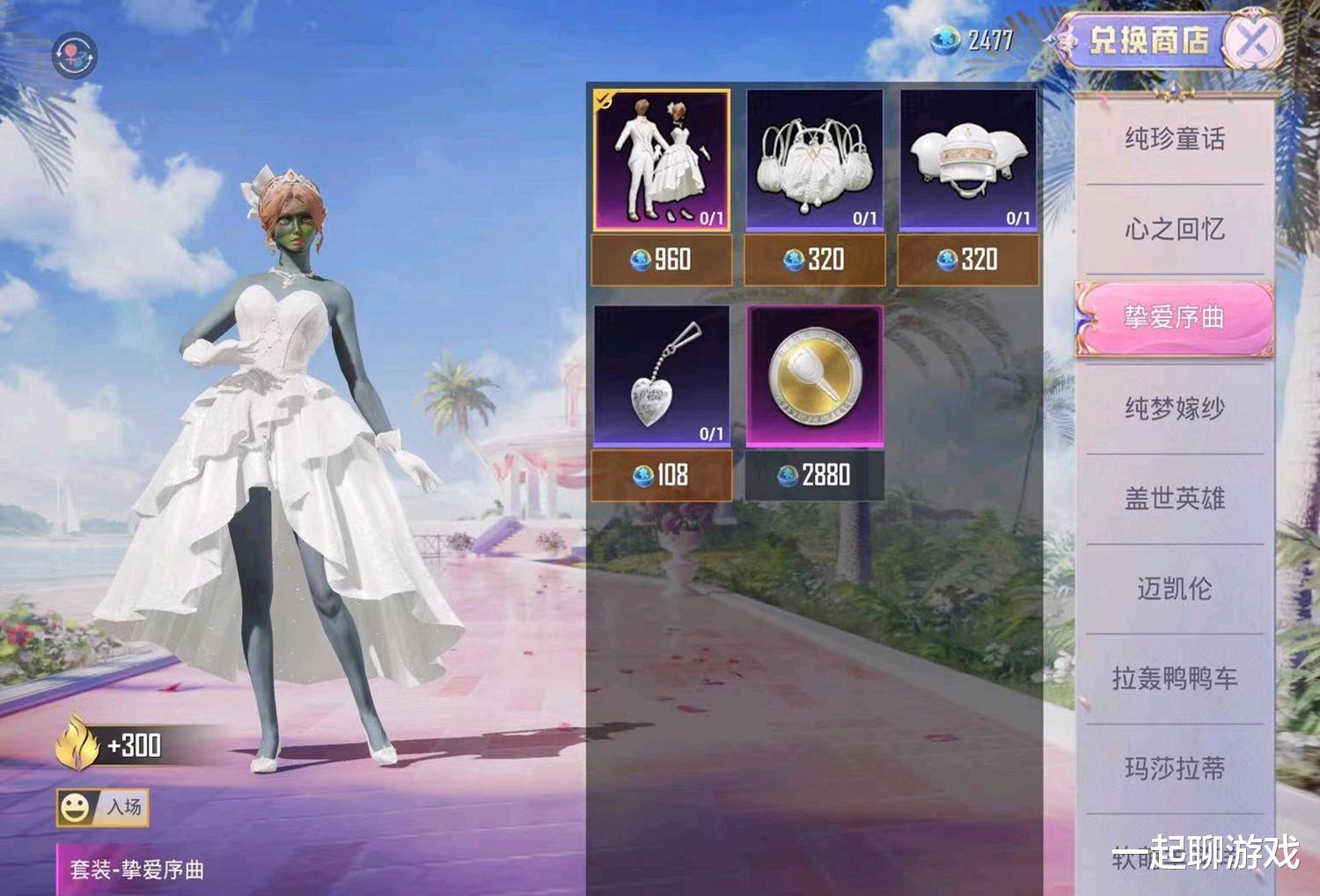Select the 挚爱序曲 tab
The image size is (1320, 896).
1174,318
